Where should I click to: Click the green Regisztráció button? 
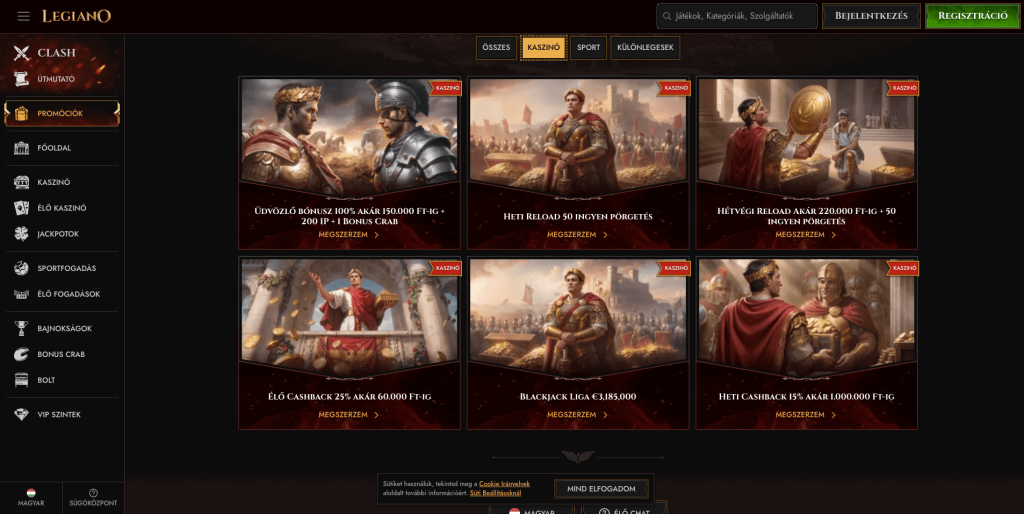[972, 16]
